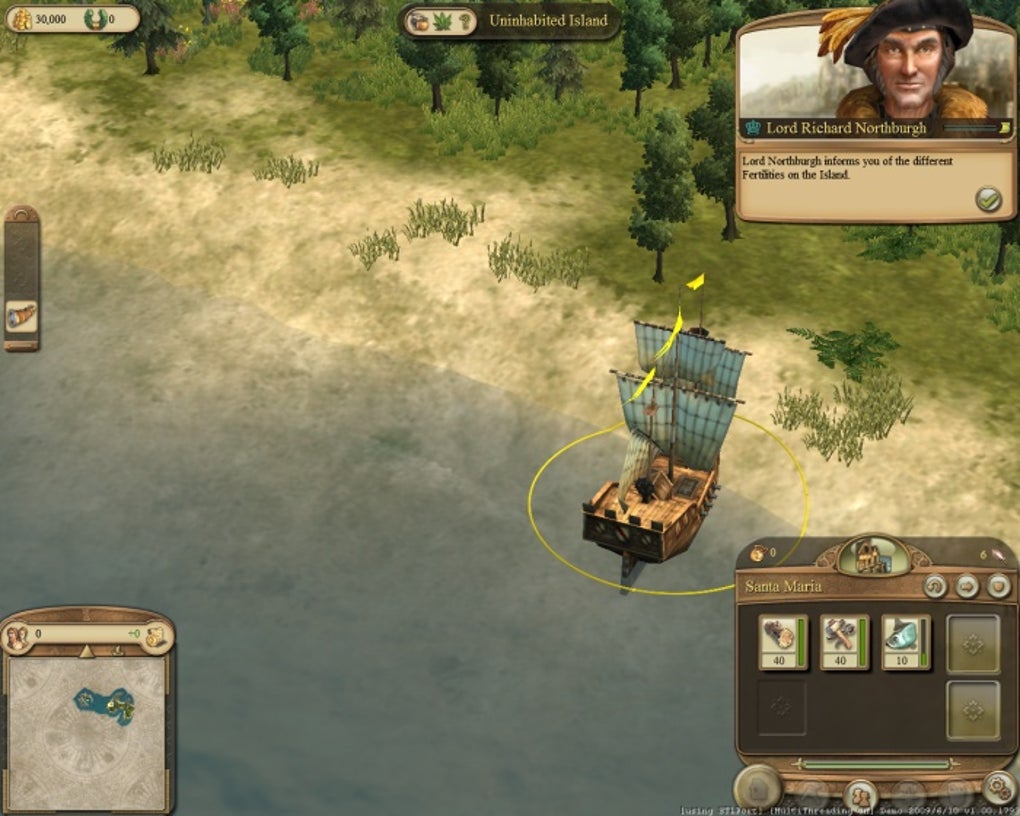Screen dimensions: 1020x816
Task: Activate the shield ship command button
Action: coord(997,586)
